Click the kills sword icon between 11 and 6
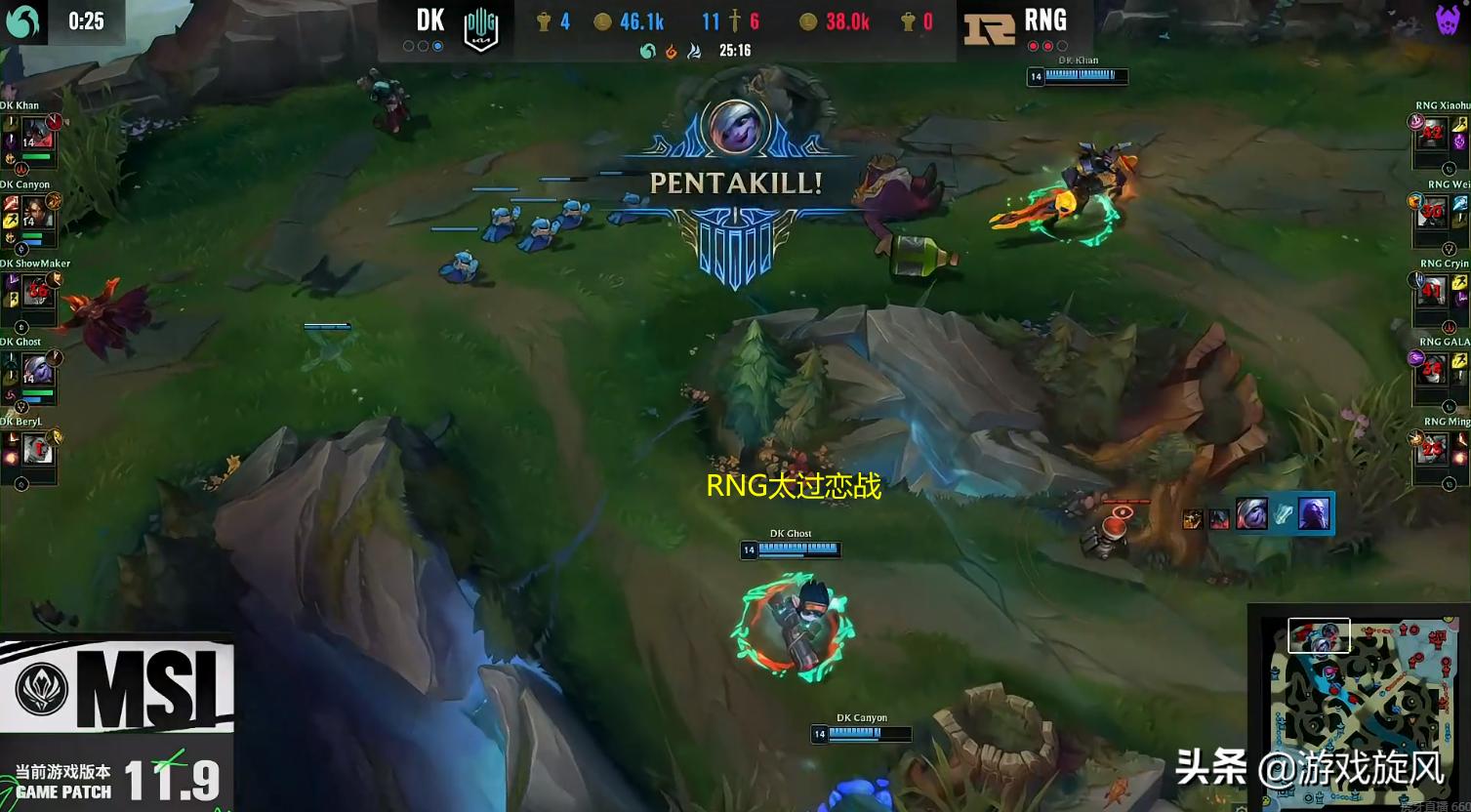Screen dimensions: 1471x812 click(736, 20)
